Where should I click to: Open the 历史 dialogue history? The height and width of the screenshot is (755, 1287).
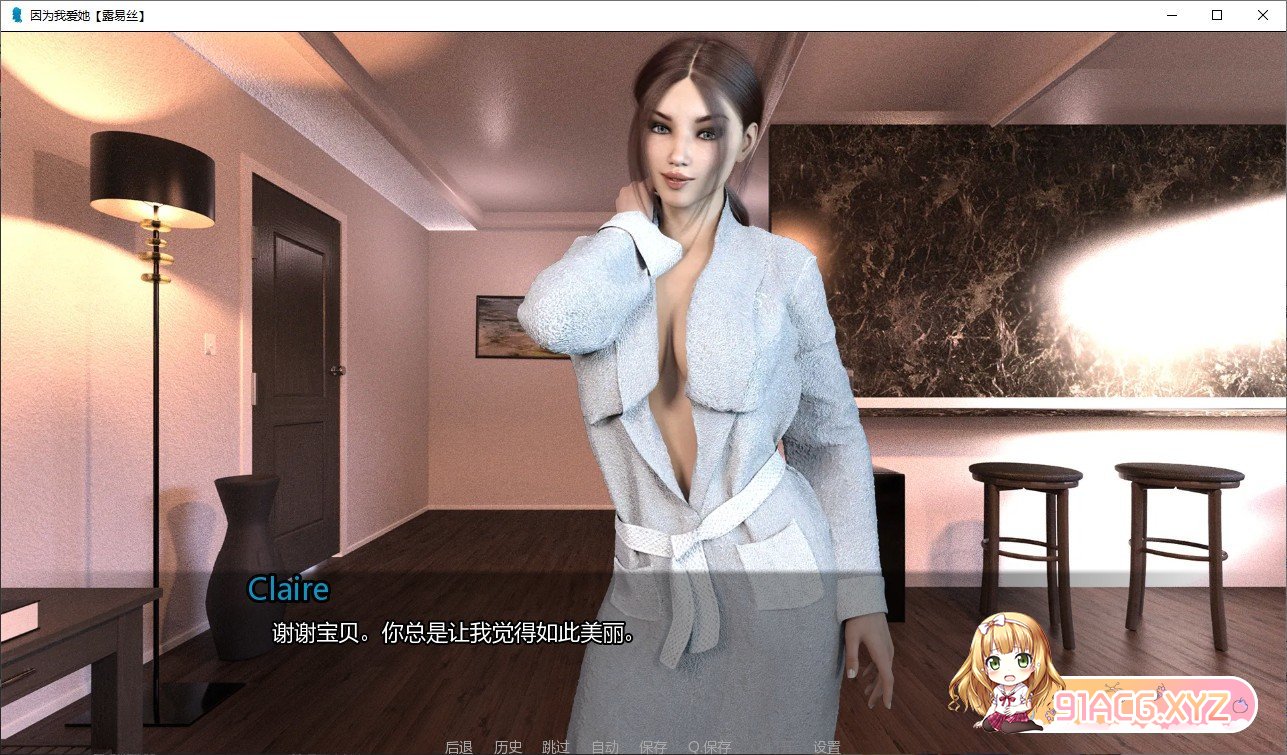click(x=509, y=746)
